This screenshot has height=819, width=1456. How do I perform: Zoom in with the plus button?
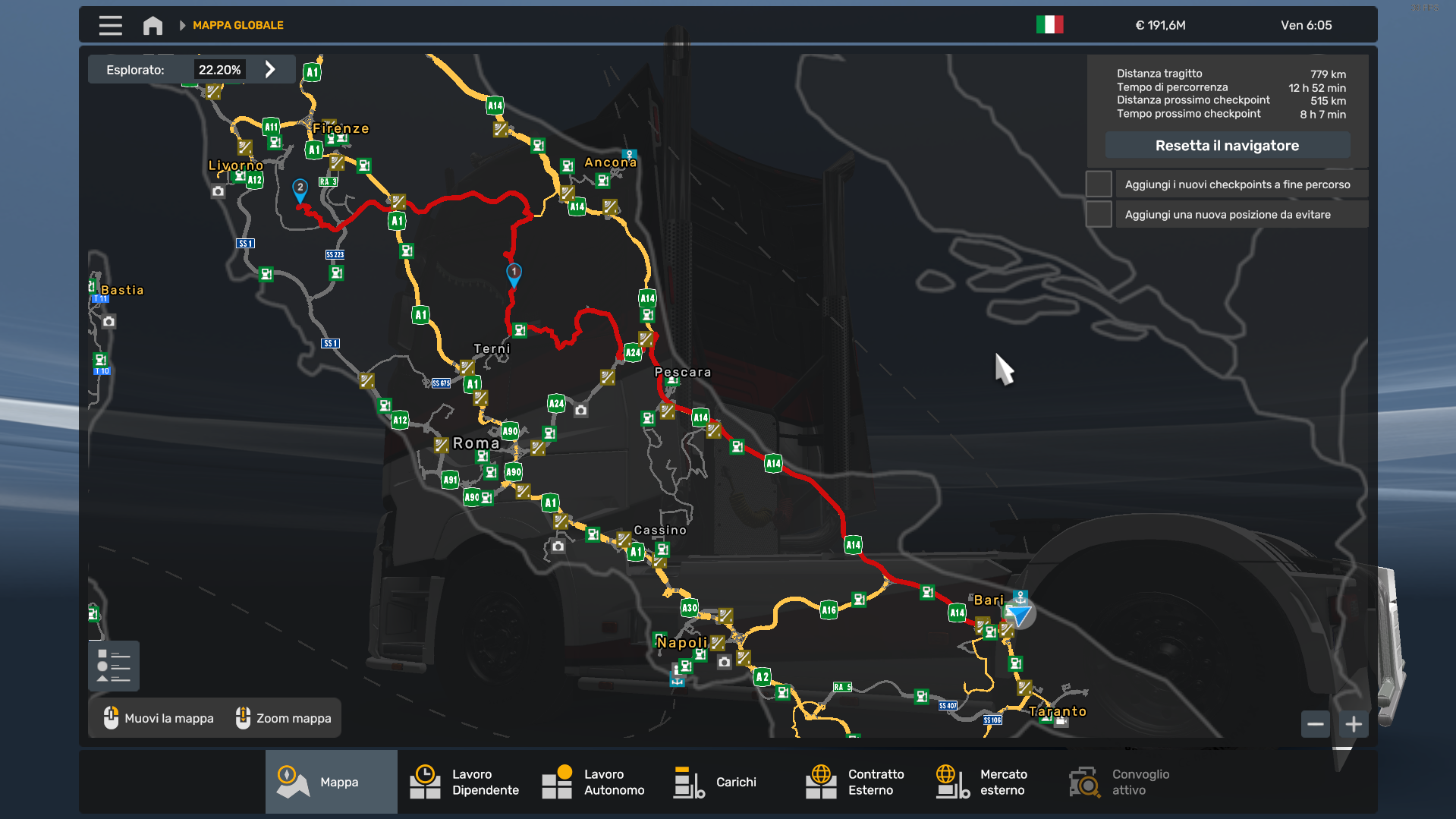(1353, 724)
